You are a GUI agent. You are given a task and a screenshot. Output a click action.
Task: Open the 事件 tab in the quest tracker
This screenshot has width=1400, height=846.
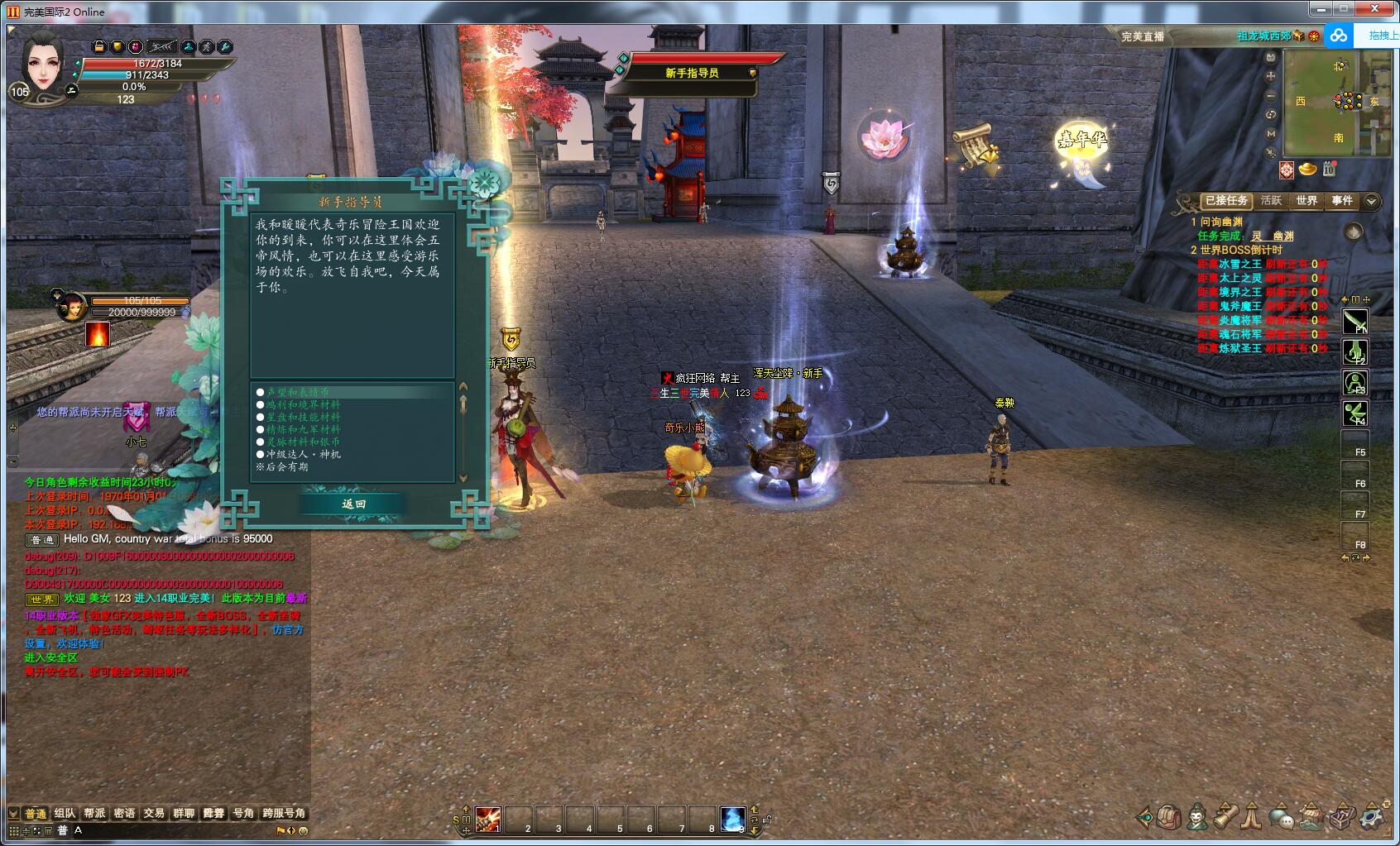click(1342, 201)
